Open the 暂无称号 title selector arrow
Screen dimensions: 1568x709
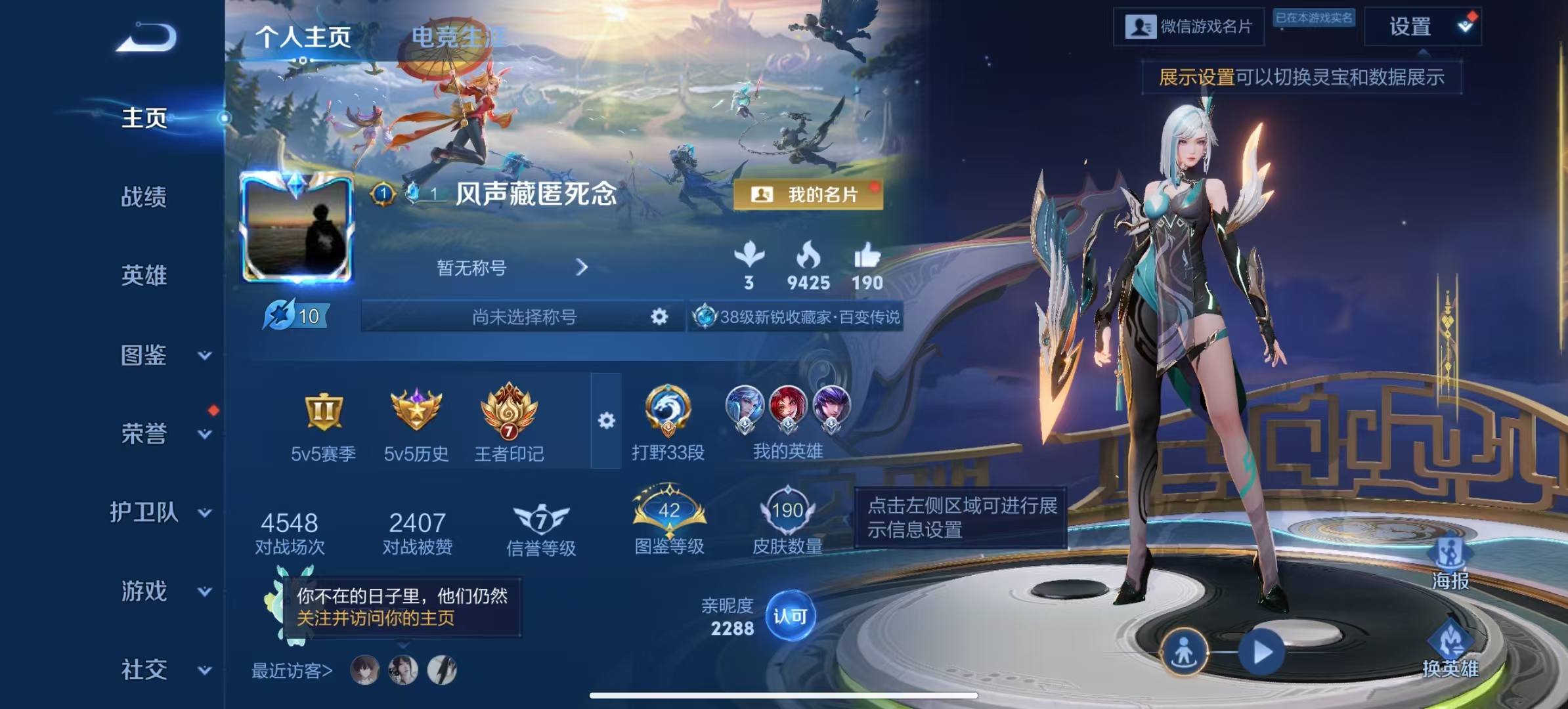580,268
